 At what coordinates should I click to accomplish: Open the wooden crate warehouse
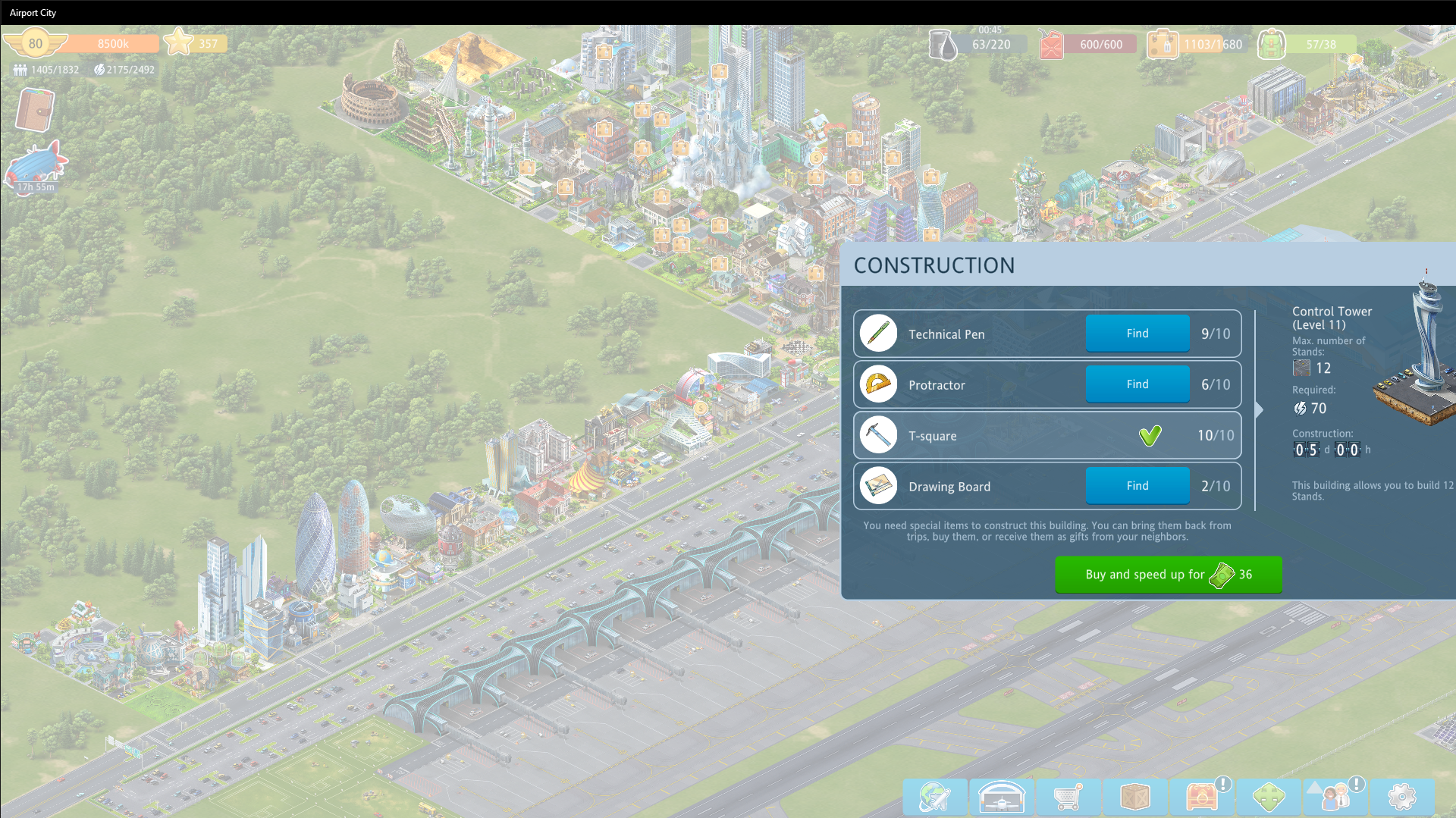(x=1134, y=797)
